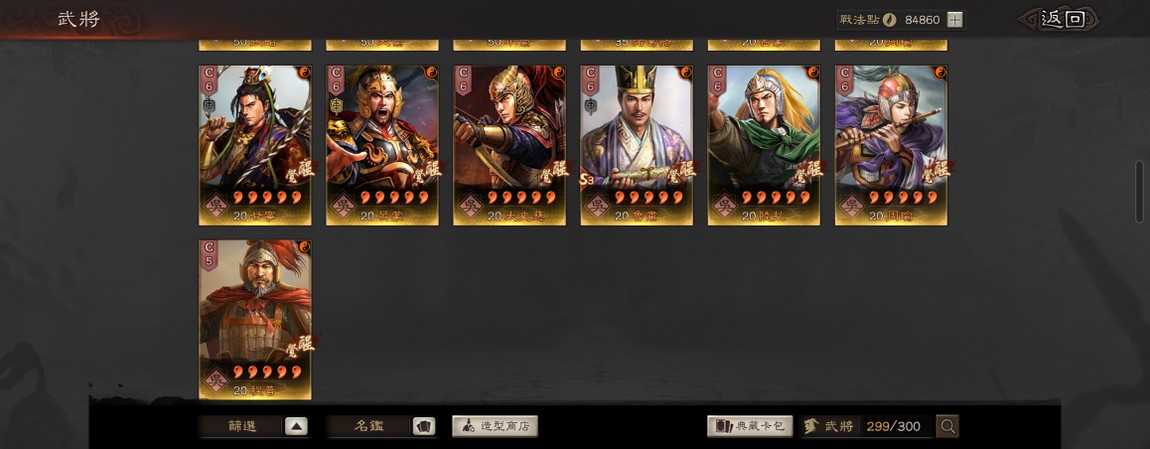Visit the 造型商店 skin shop
Image resolution: width=1150 pixels, height=449 pixels.
click(495, 426)
